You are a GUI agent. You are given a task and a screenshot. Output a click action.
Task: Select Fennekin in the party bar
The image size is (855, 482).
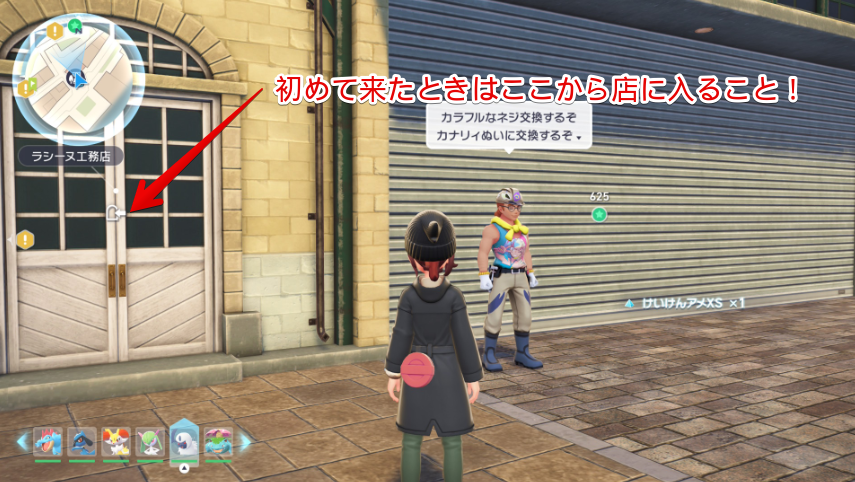(117, 441)
